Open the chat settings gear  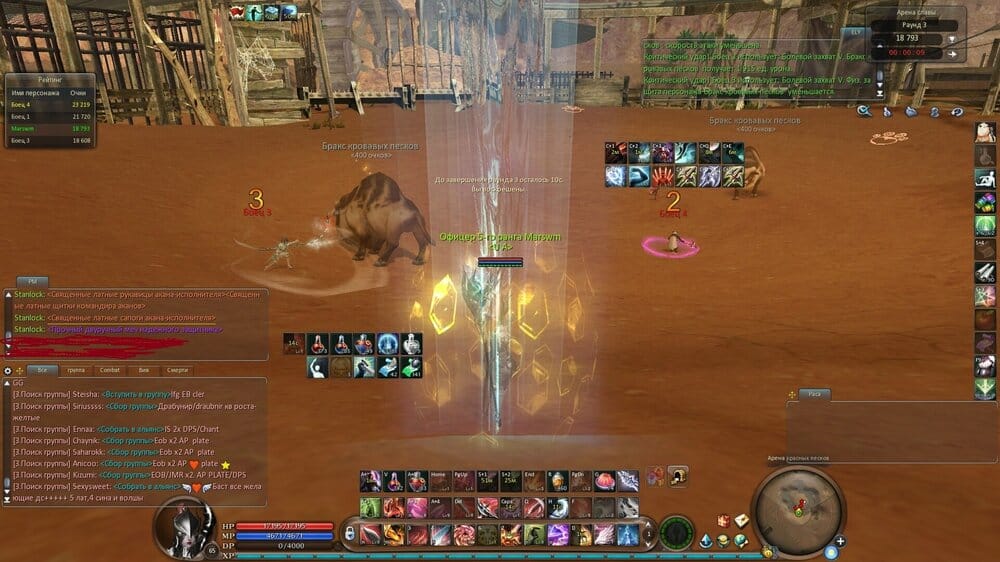8,370
